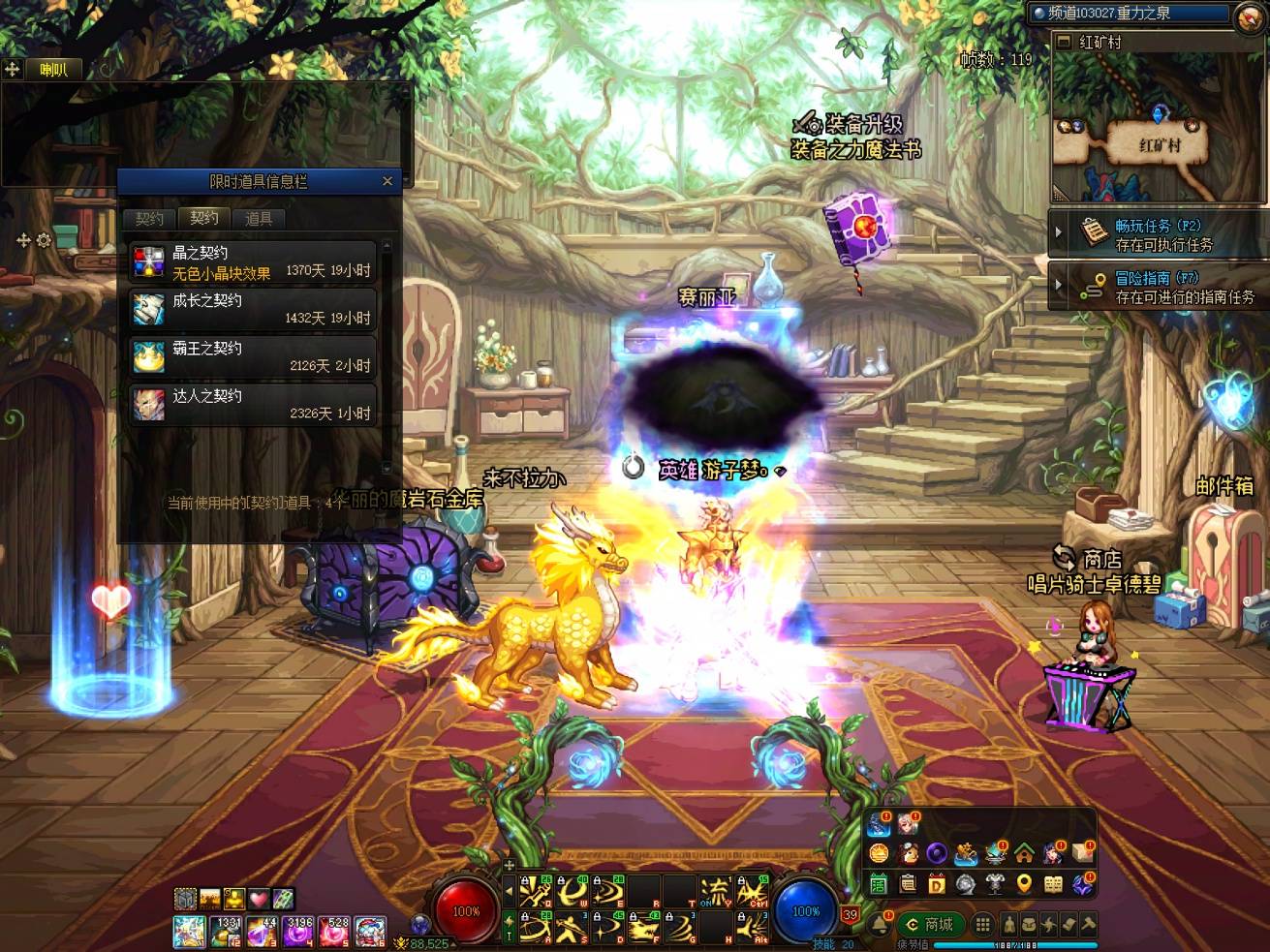This screenshot has width=1270, height=952.
Task: Open the 喇叭 chat tab
Action: click(54, 69)
